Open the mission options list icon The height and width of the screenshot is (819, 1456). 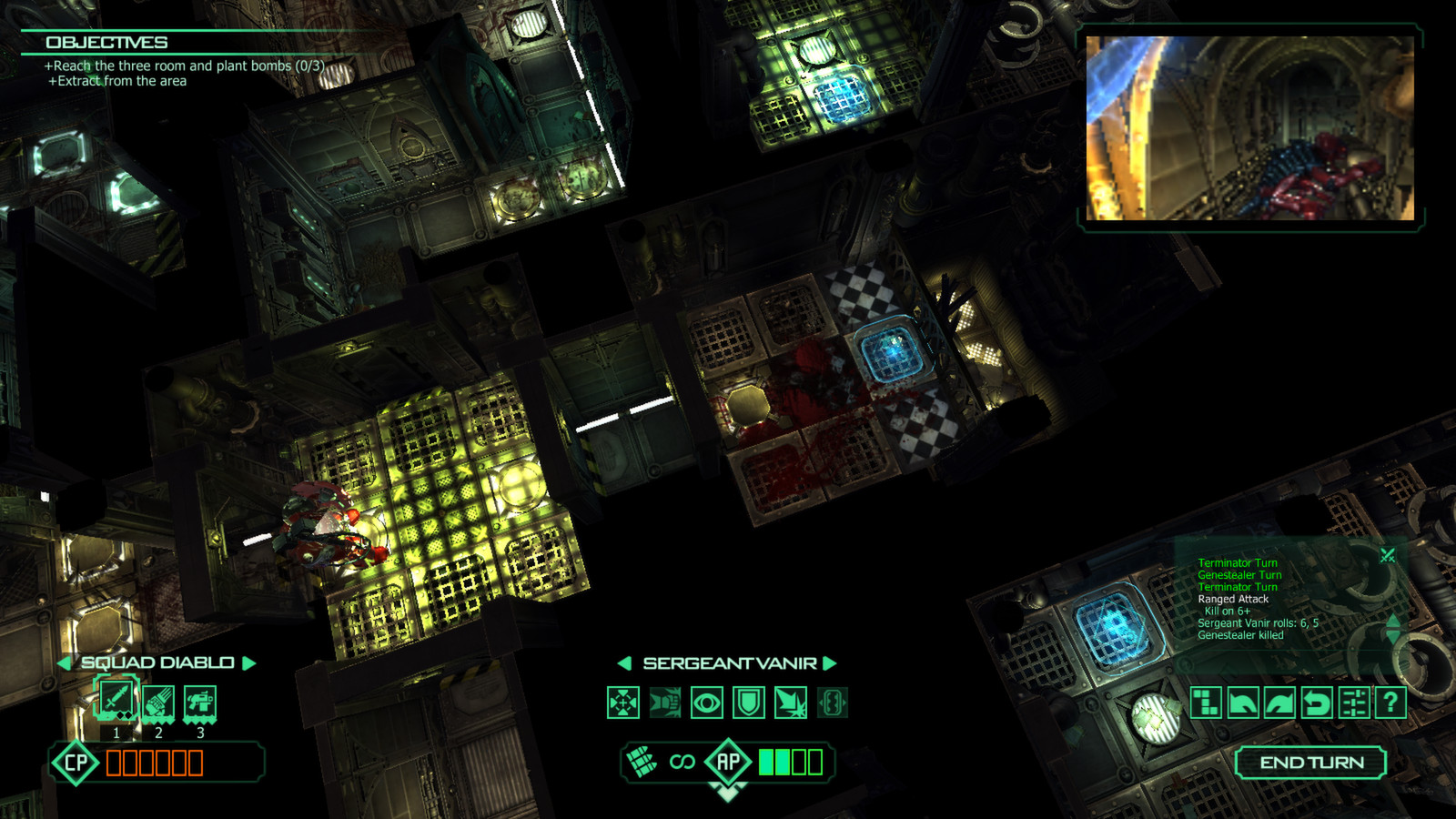point(1353,703)
